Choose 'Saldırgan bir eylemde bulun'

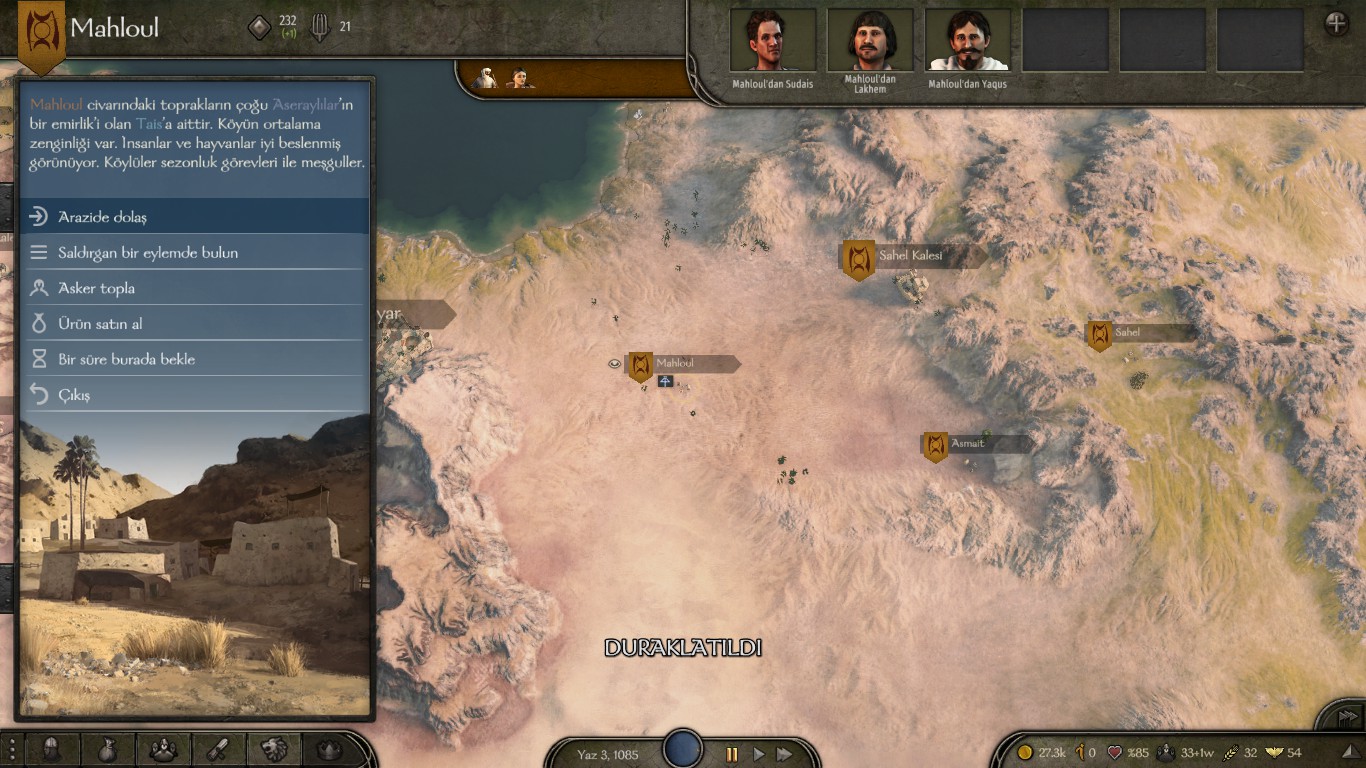(195, 253)
